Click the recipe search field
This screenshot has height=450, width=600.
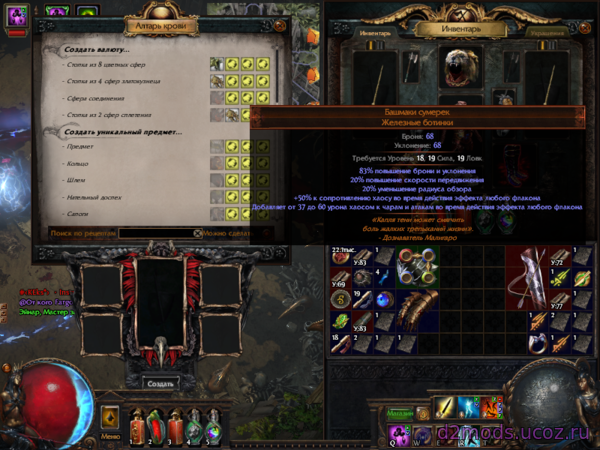[x=158, y=233]
